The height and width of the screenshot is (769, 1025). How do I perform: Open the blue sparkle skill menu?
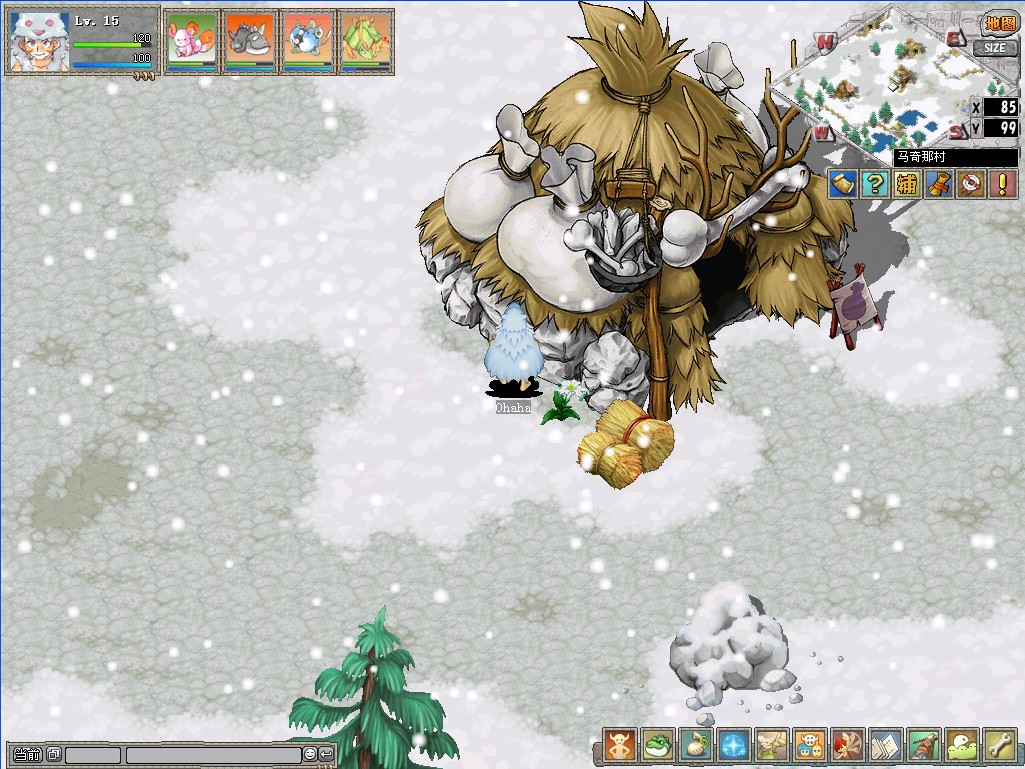733,745
